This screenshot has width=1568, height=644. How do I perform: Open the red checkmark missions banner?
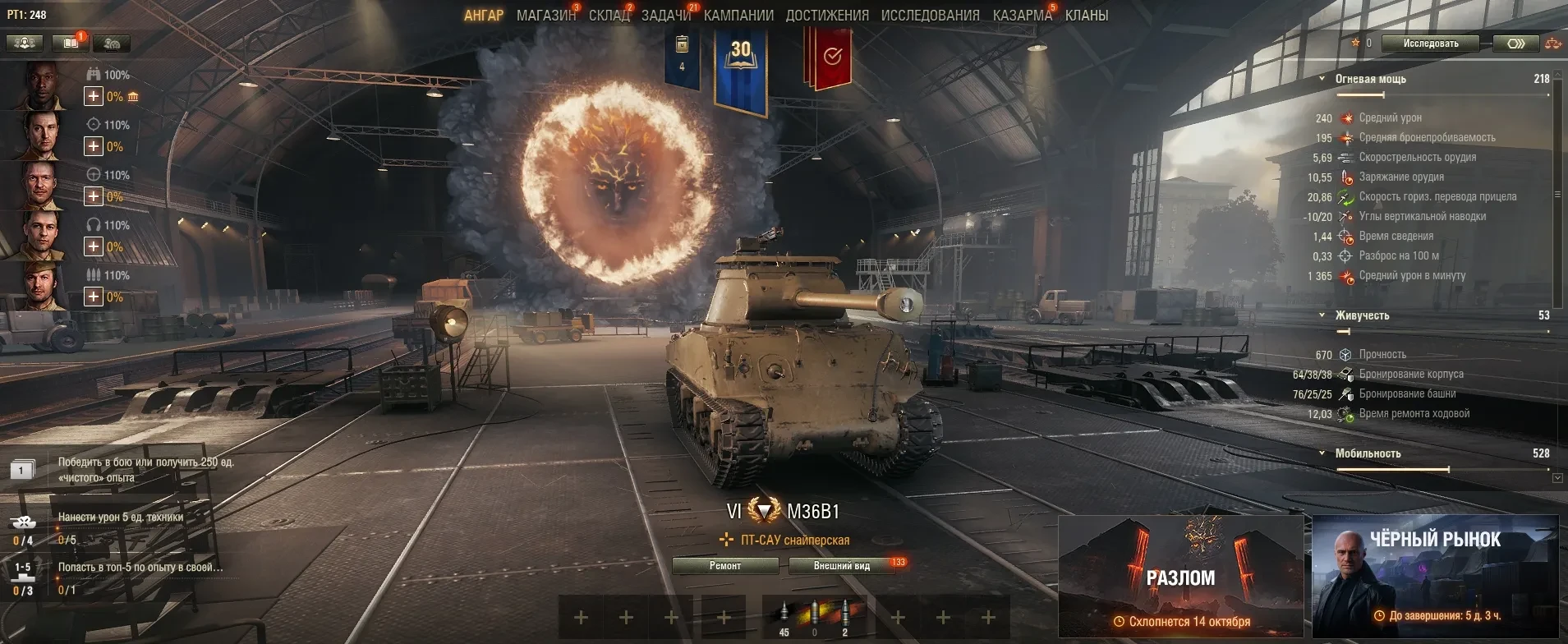pyautogui.click(x=831, y=57)
